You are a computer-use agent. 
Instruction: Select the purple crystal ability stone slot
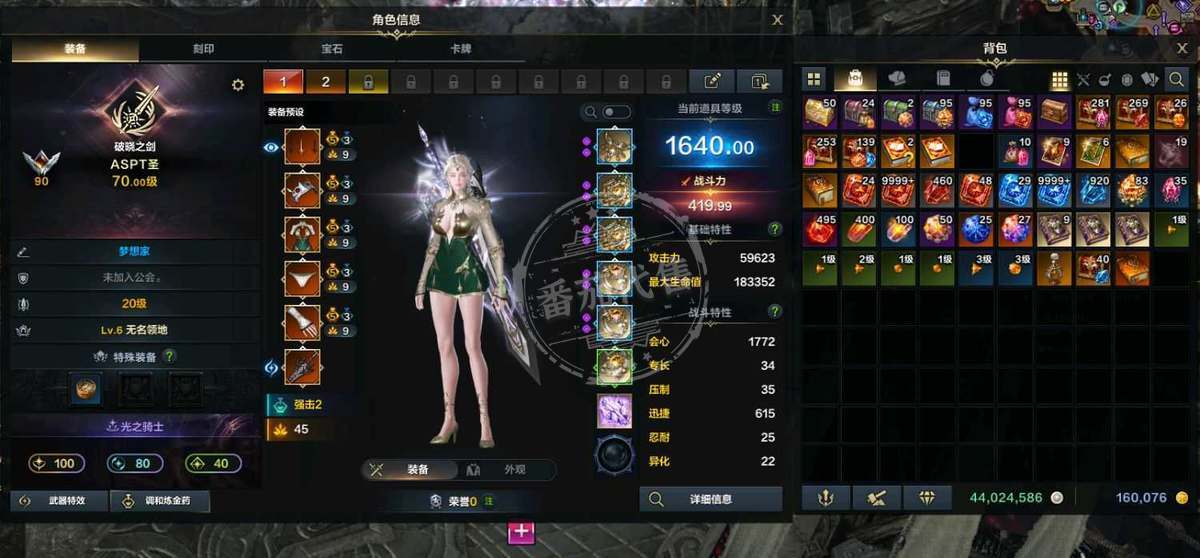click(x=614, y=411)
